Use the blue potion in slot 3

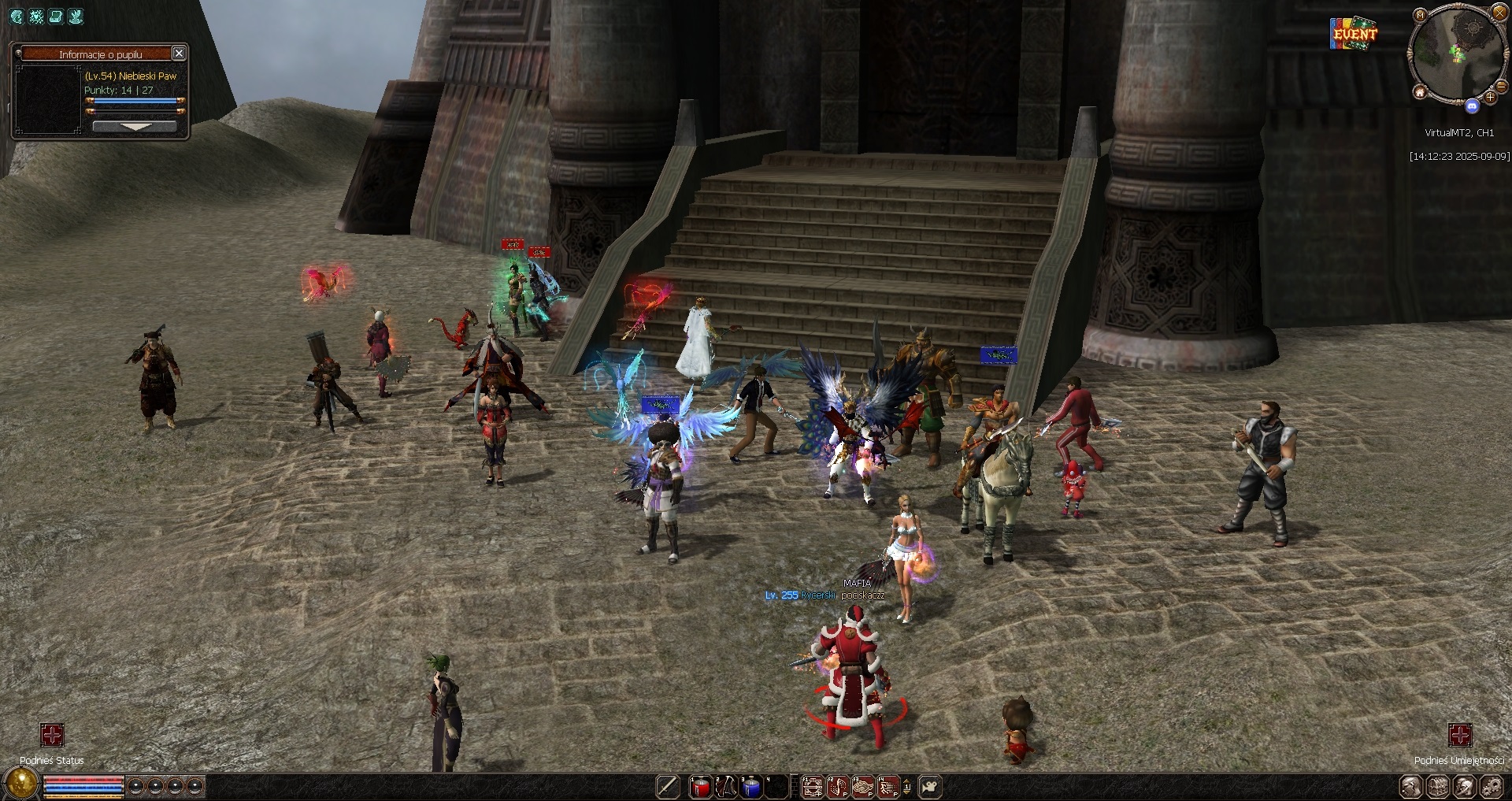pyautogui.click(x=752, y=787)
